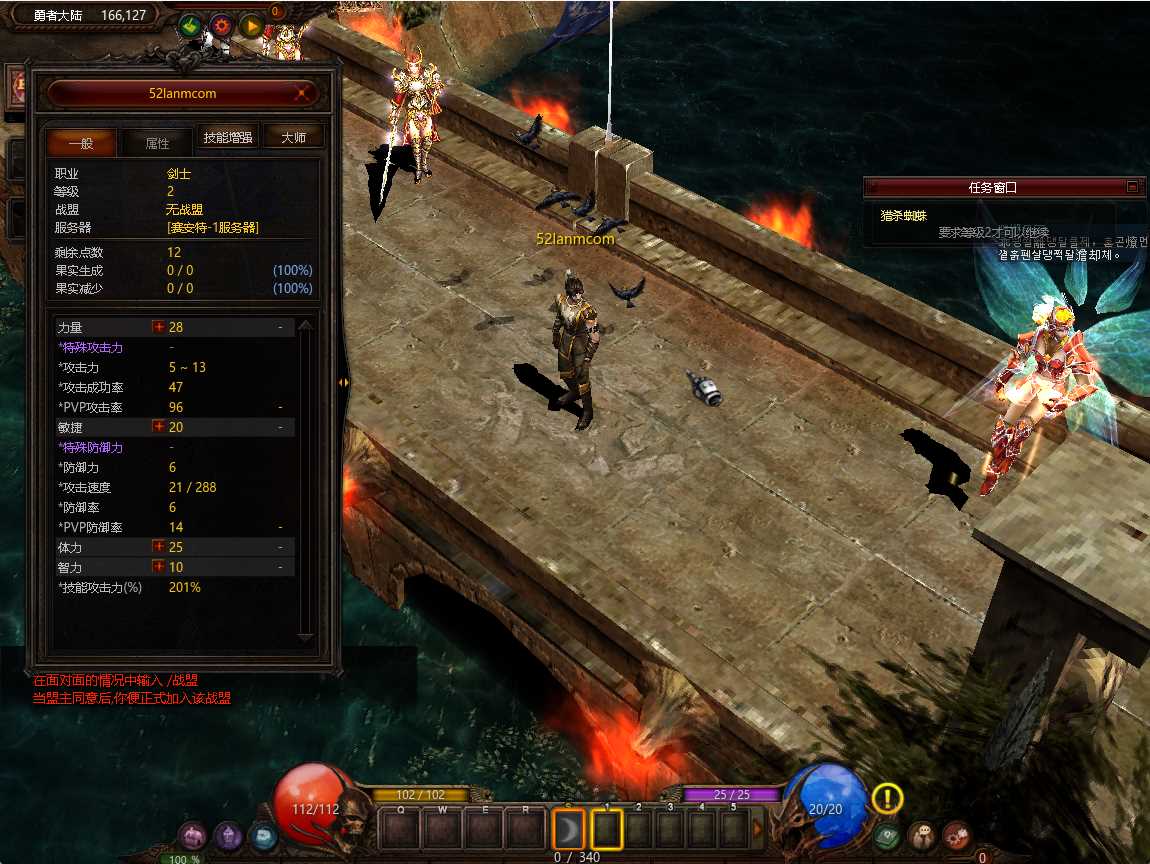The width and height of the screenshot is (1150, 864).
Task: Open the purple pig shop icon
Action: [x=192, y=836]
